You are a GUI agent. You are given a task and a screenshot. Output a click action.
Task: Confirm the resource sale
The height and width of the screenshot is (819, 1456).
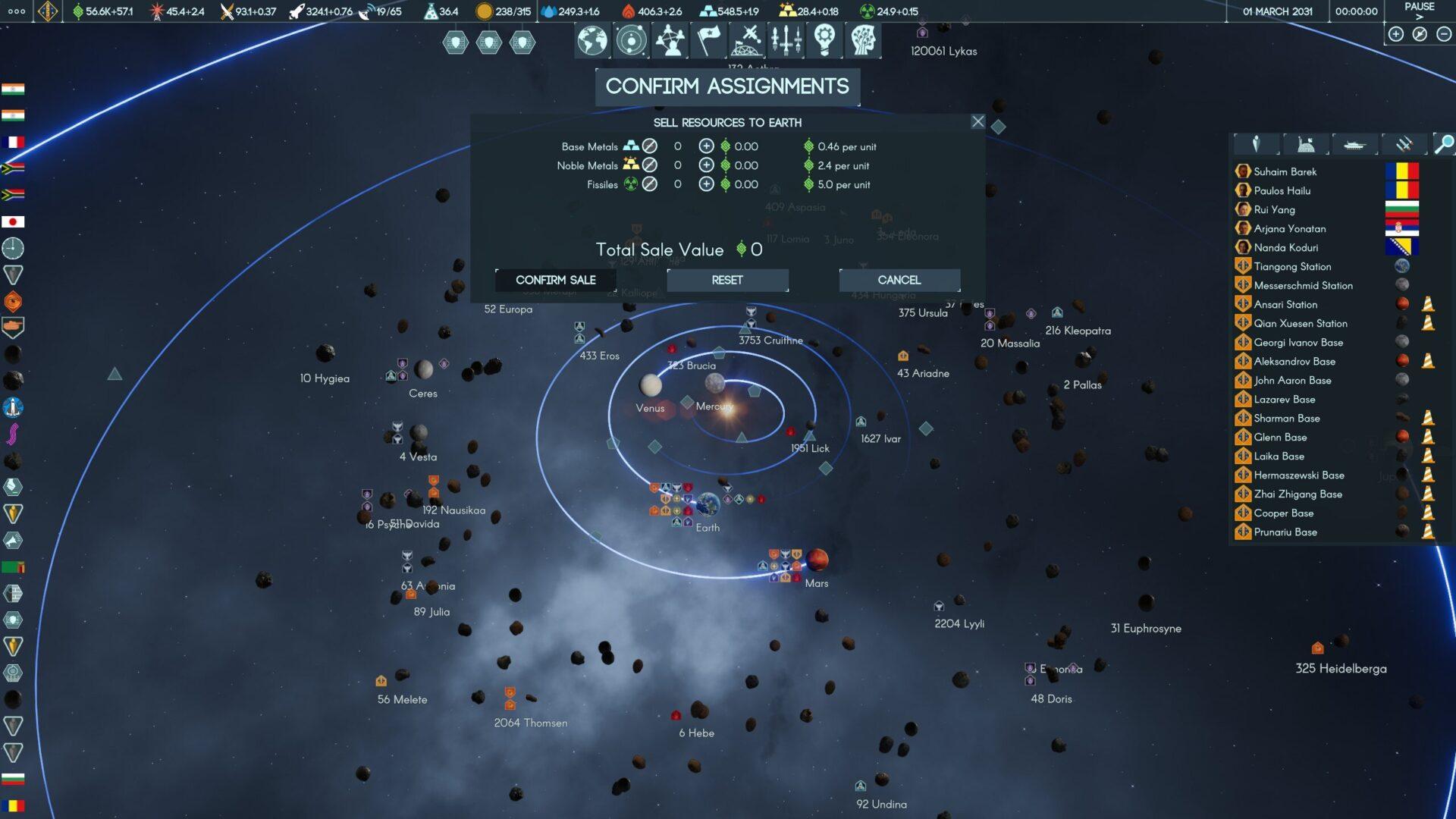tap(556, 280)
